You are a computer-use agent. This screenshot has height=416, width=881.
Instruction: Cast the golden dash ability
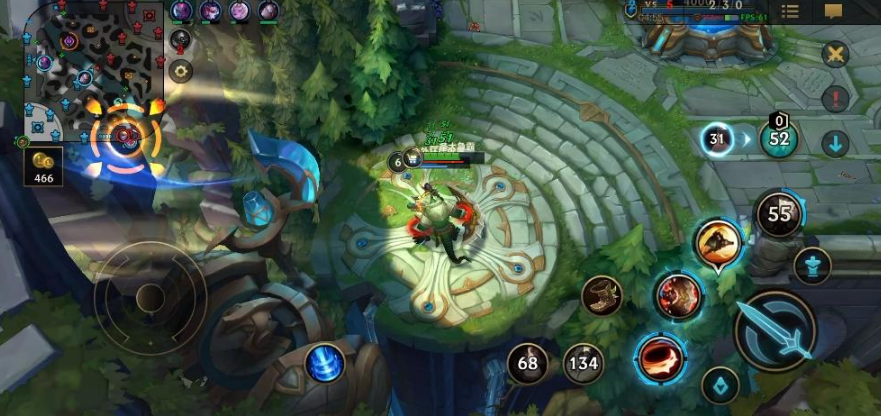pyautogui.click(x=717, y=243)
